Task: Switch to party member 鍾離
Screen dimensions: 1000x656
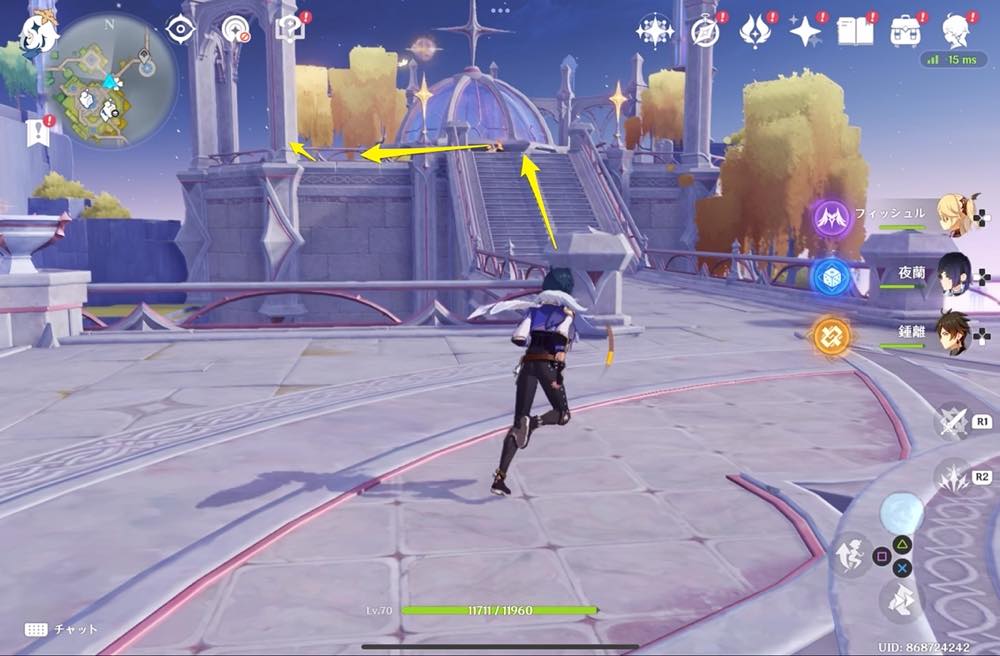Action: [x=956, y=332]
